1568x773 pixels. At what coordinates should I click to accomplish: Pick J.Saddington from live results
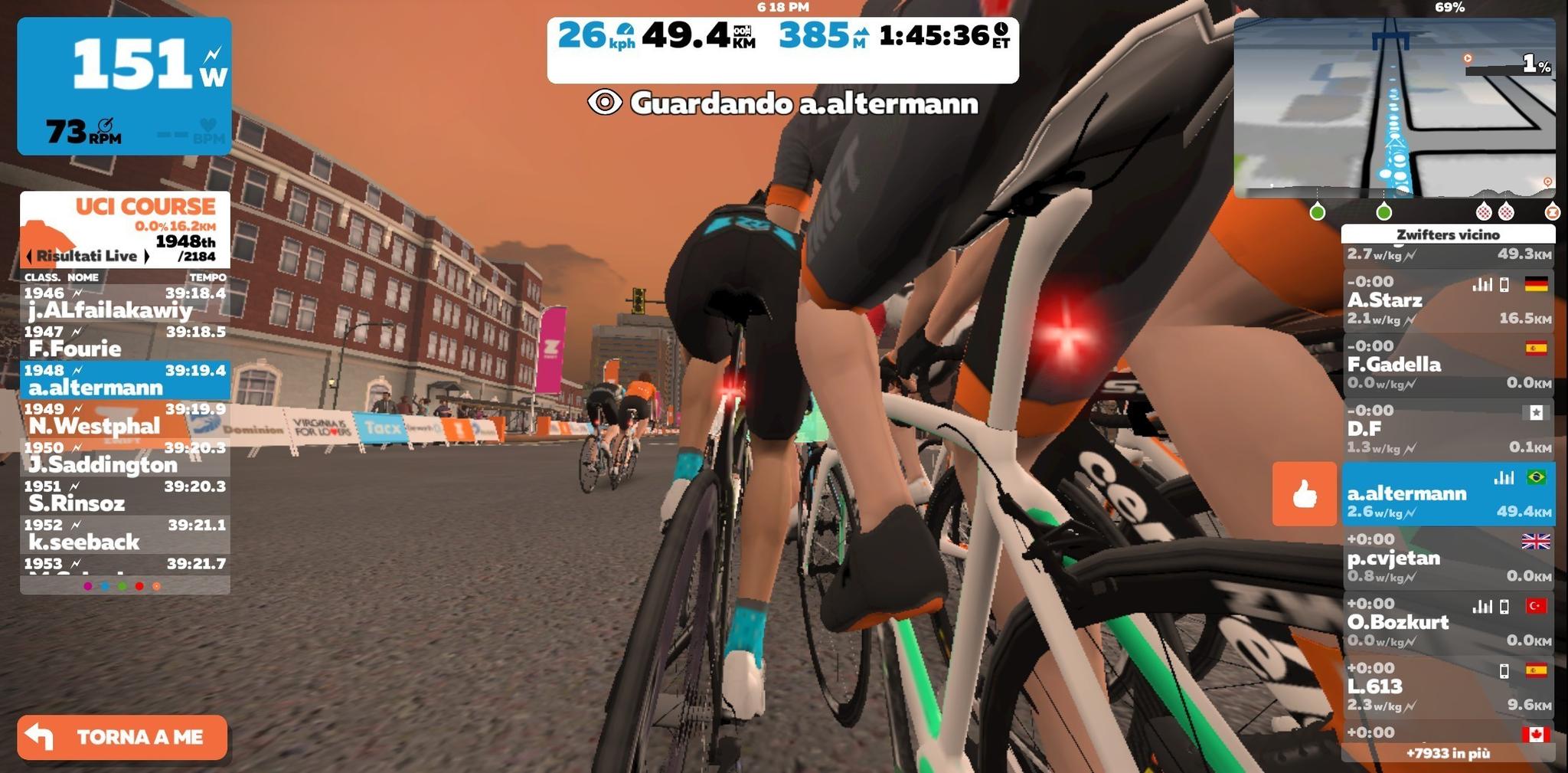point(125,457)
